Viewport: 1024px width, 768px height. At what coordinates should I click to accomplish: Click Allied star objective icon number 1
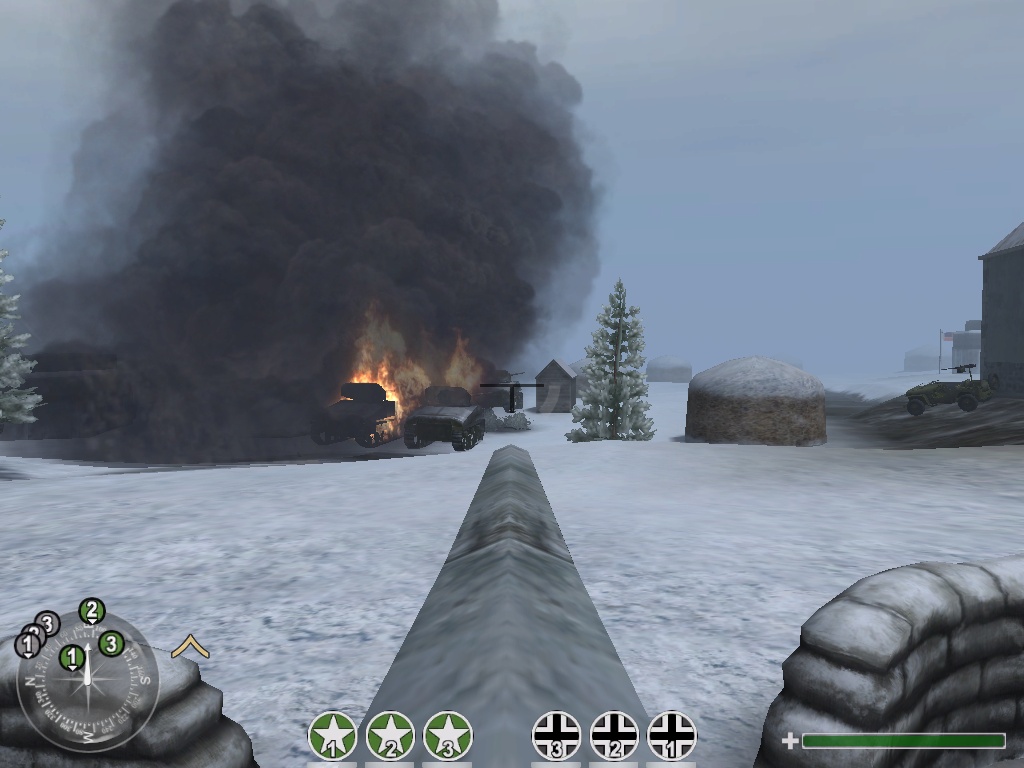(x=333, y=736)
